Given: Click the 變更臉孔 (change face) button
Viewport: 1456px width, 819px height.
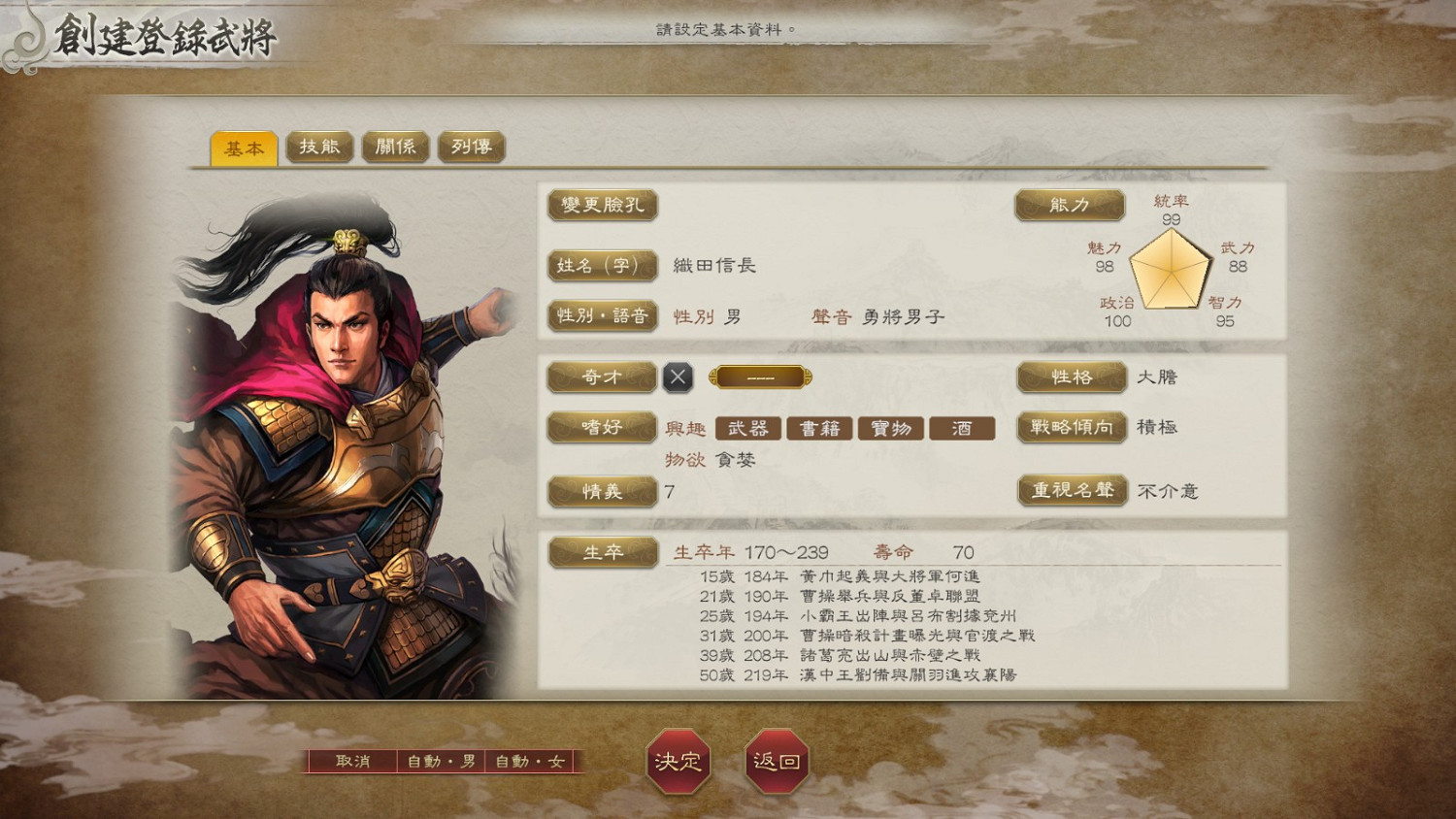Looking at the screenshot, I should (602, 206).
